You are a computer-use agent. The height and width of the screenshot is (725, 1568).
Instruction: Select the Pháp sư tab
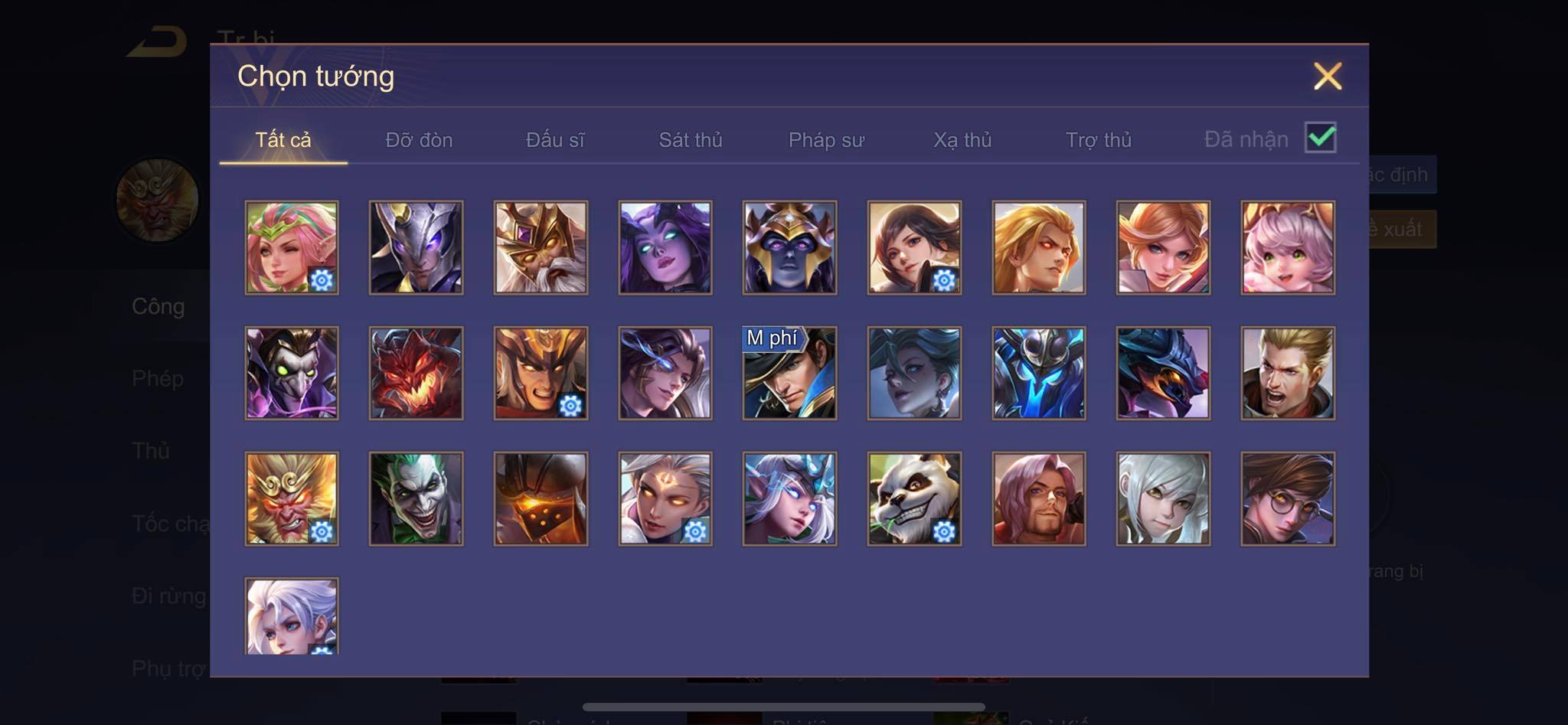(x=826, y=140)
